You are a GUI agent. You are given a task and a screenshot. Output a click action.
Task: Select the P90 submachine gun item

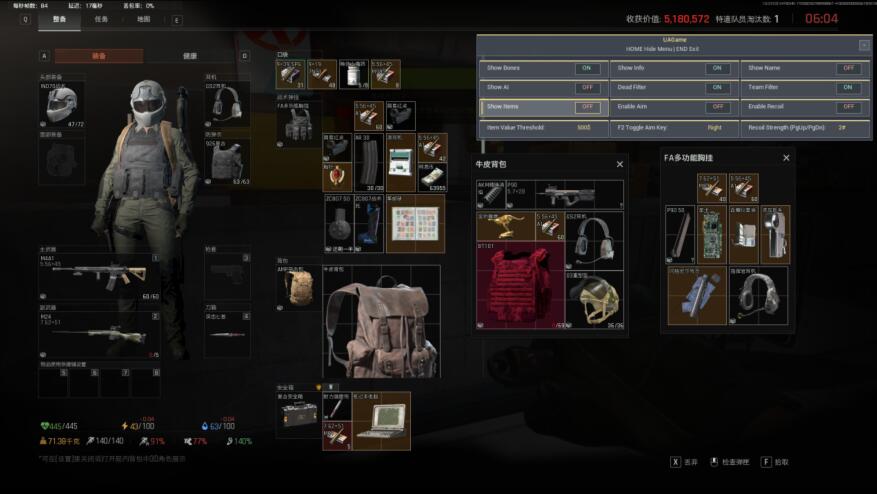(x=566, y=194)
